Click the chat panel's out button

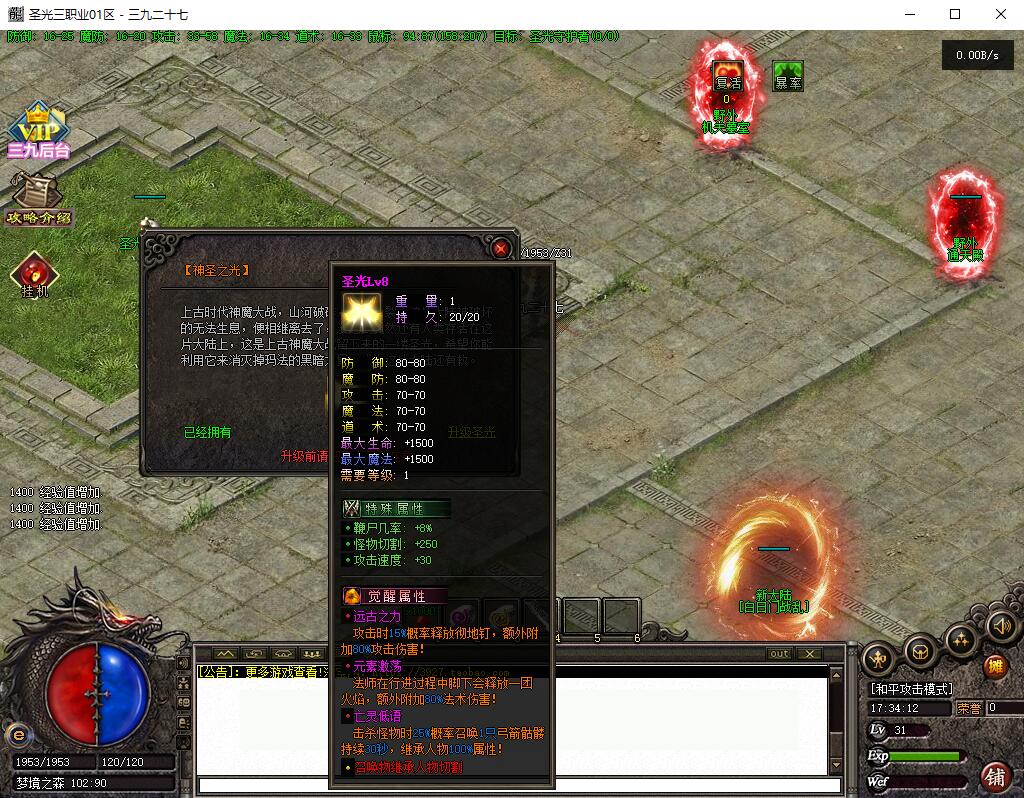click(779, 653)
